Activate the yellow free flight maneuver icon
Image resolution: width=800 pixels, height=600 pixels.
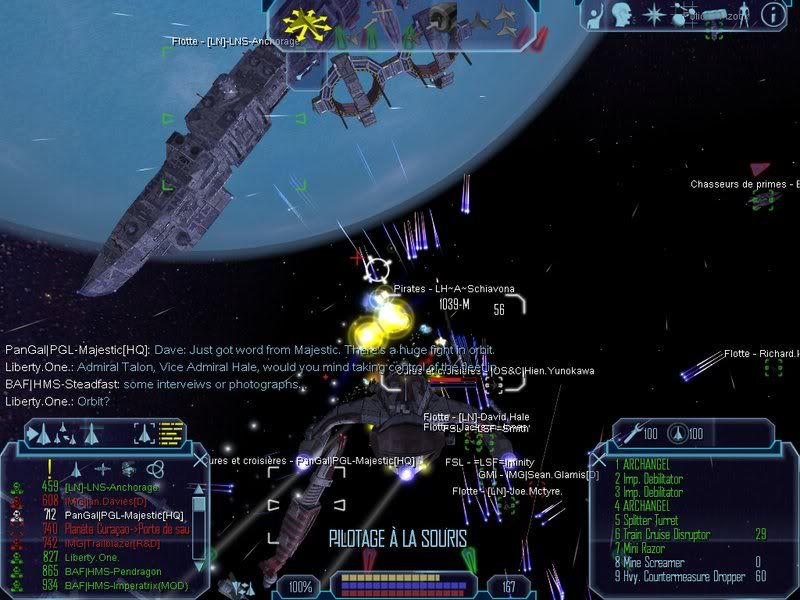[300, 21]
